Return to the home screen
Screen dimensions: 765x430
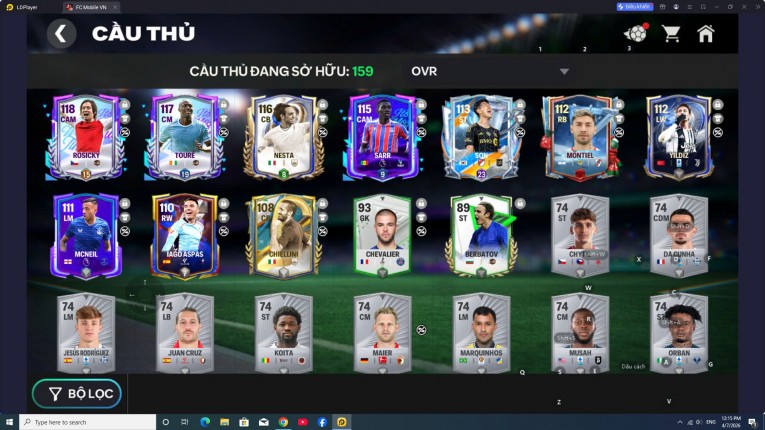click(x=706, y=34)
